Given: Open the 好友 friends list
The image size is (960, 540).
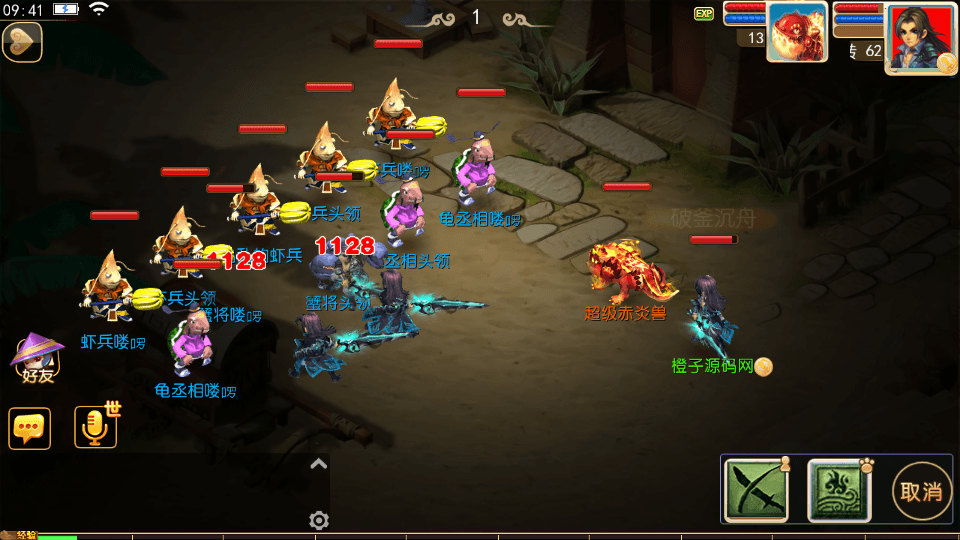Looking at the screenshot, I should 36,360.
